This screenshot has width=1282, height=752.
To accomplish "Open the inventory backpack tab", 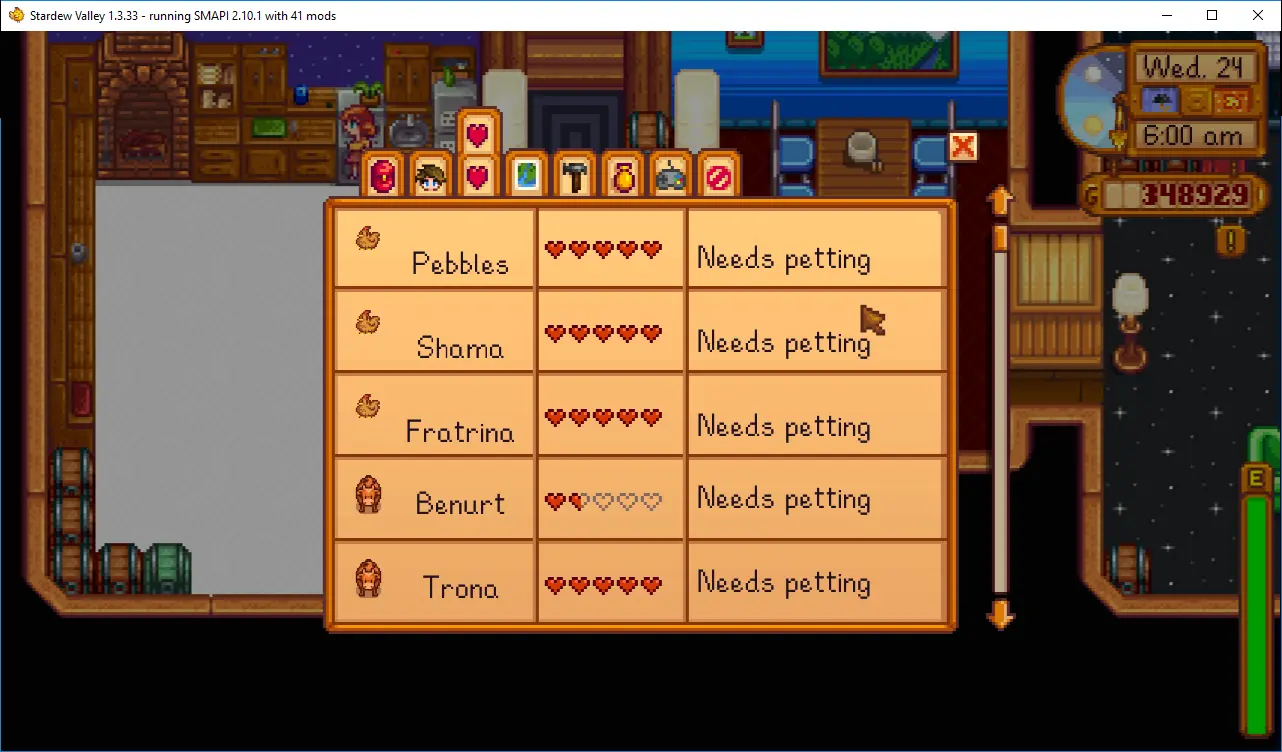I will [384, 177].
